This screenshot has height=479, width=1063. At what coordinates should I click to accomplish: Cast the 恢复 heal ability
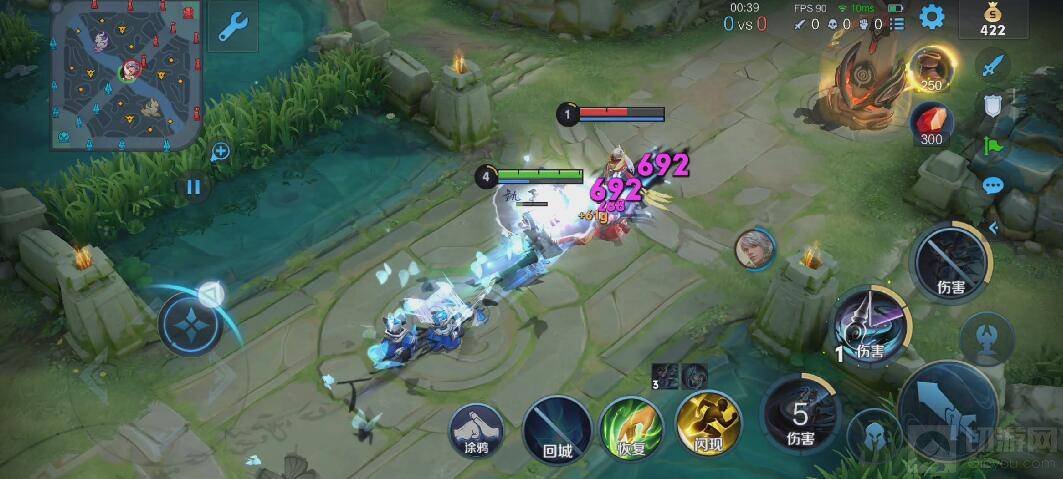click(631, 428)
